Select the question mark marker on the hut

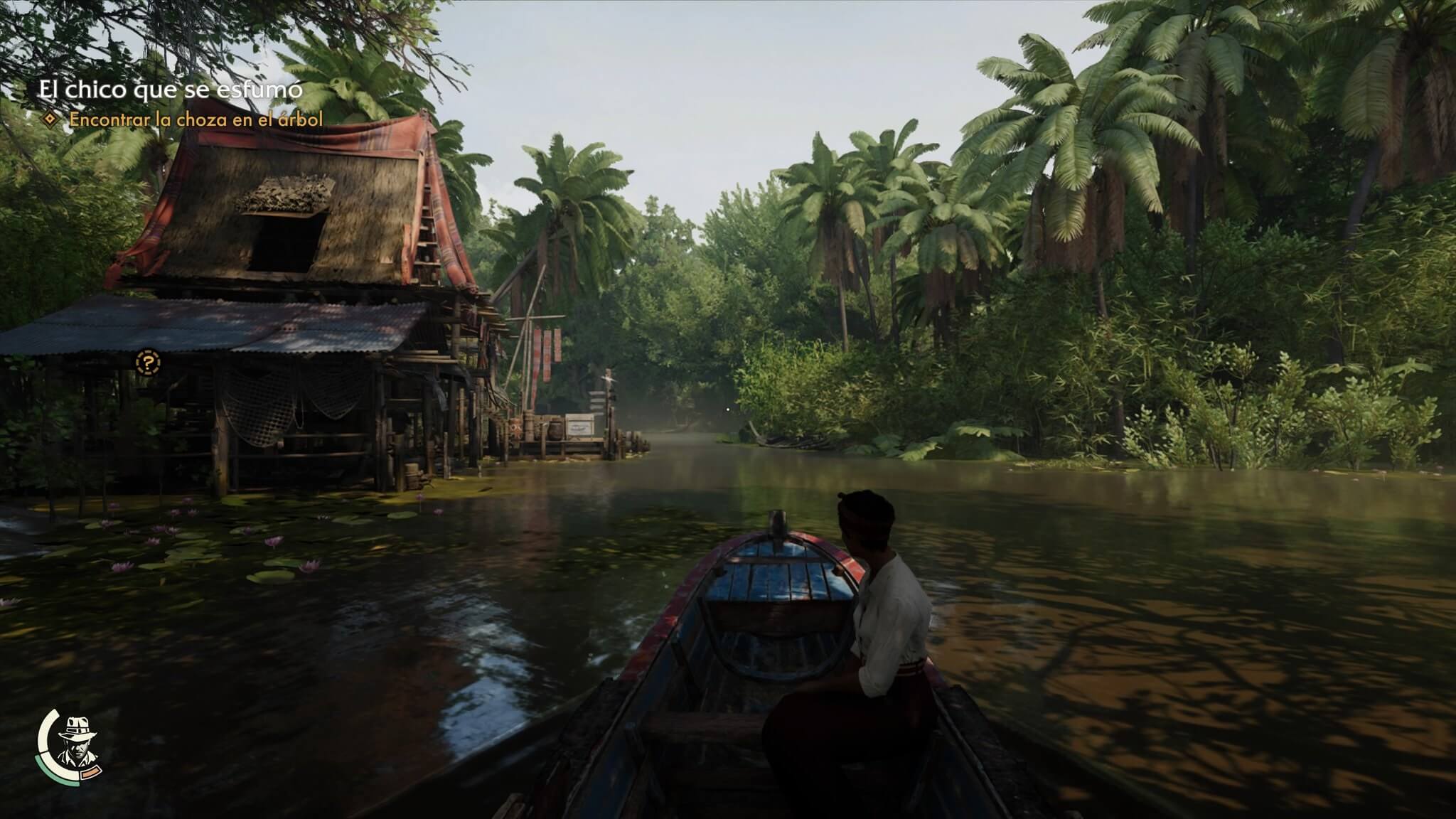click(148, 363)
